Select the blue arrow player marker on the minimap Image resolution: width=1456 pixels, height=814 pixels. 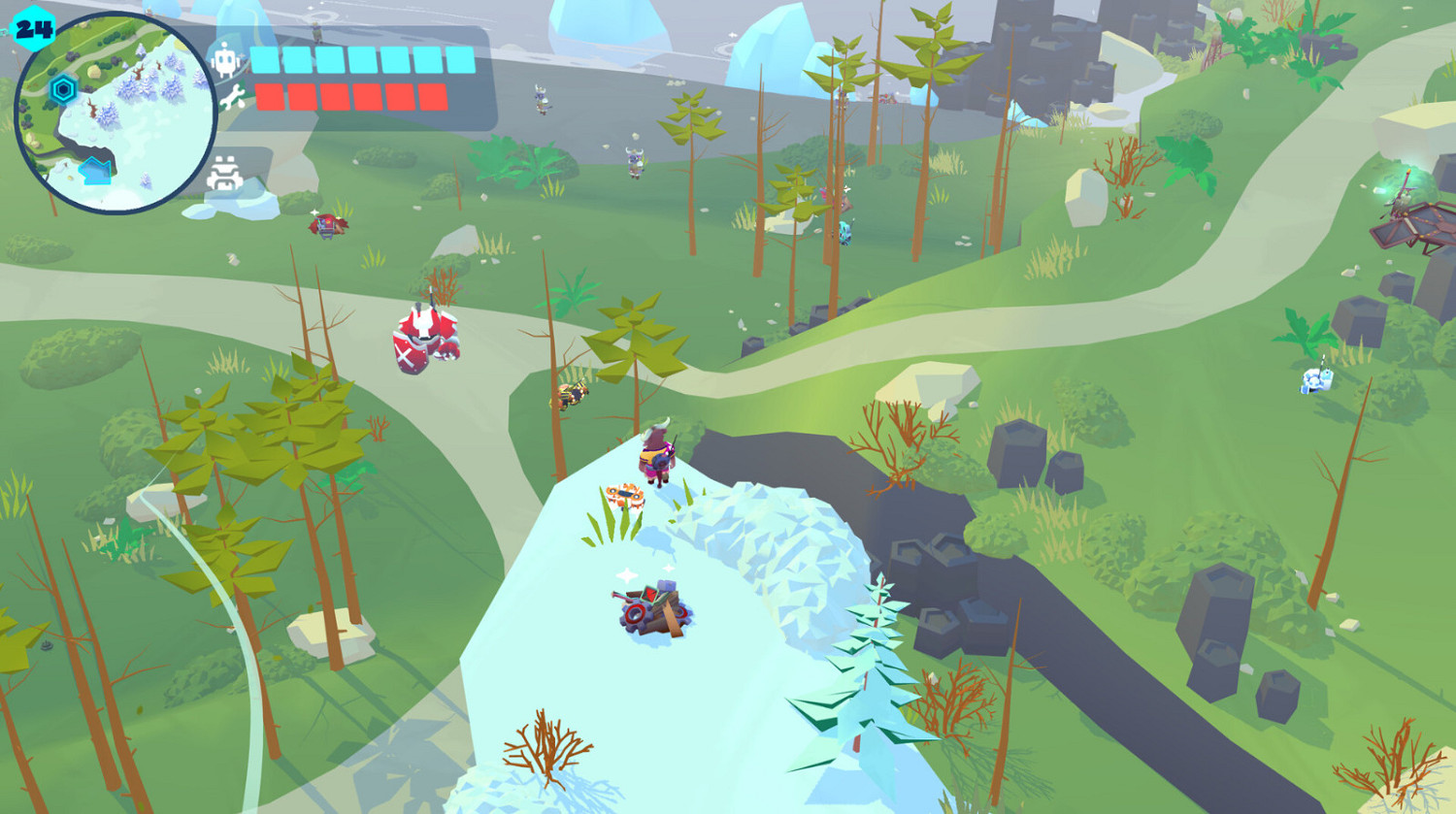point(94,172)
